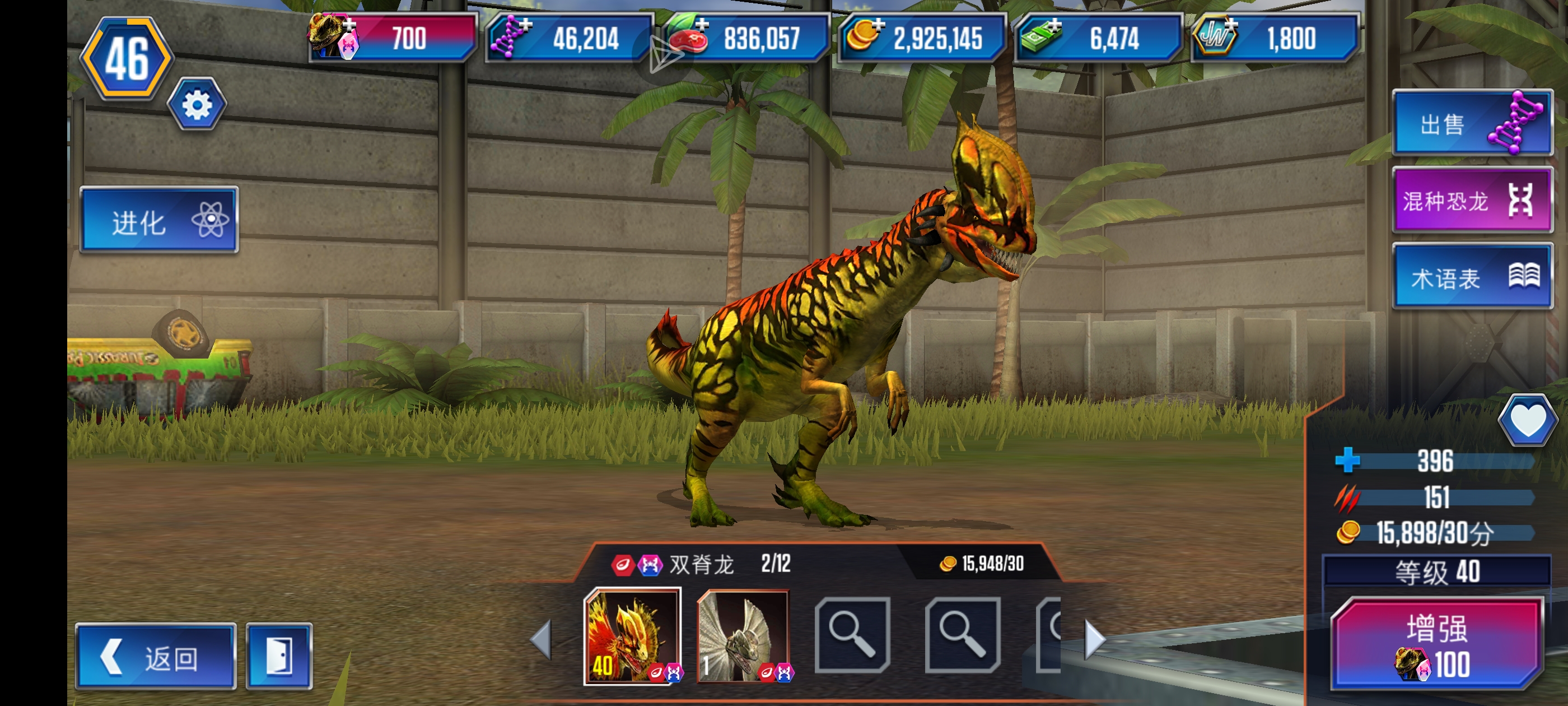The image size is (1568, 706).
Task: Click the 出售 sell button
Action: [1471, 124]
